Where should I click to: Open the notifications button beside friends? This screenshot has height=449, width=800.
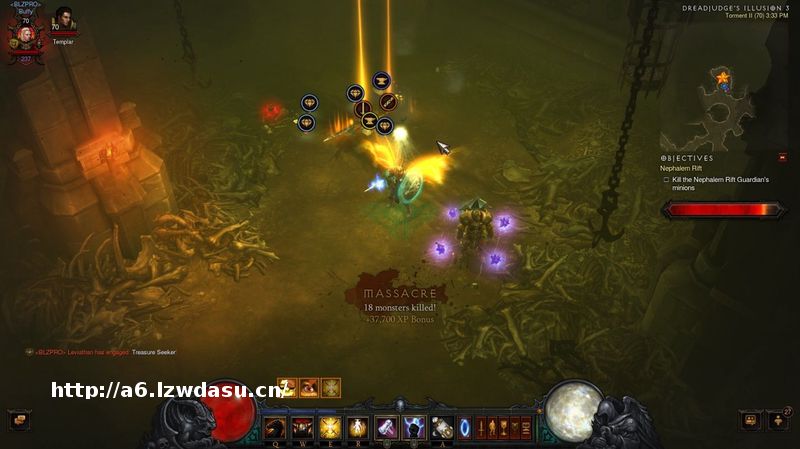tap(750, 420)
